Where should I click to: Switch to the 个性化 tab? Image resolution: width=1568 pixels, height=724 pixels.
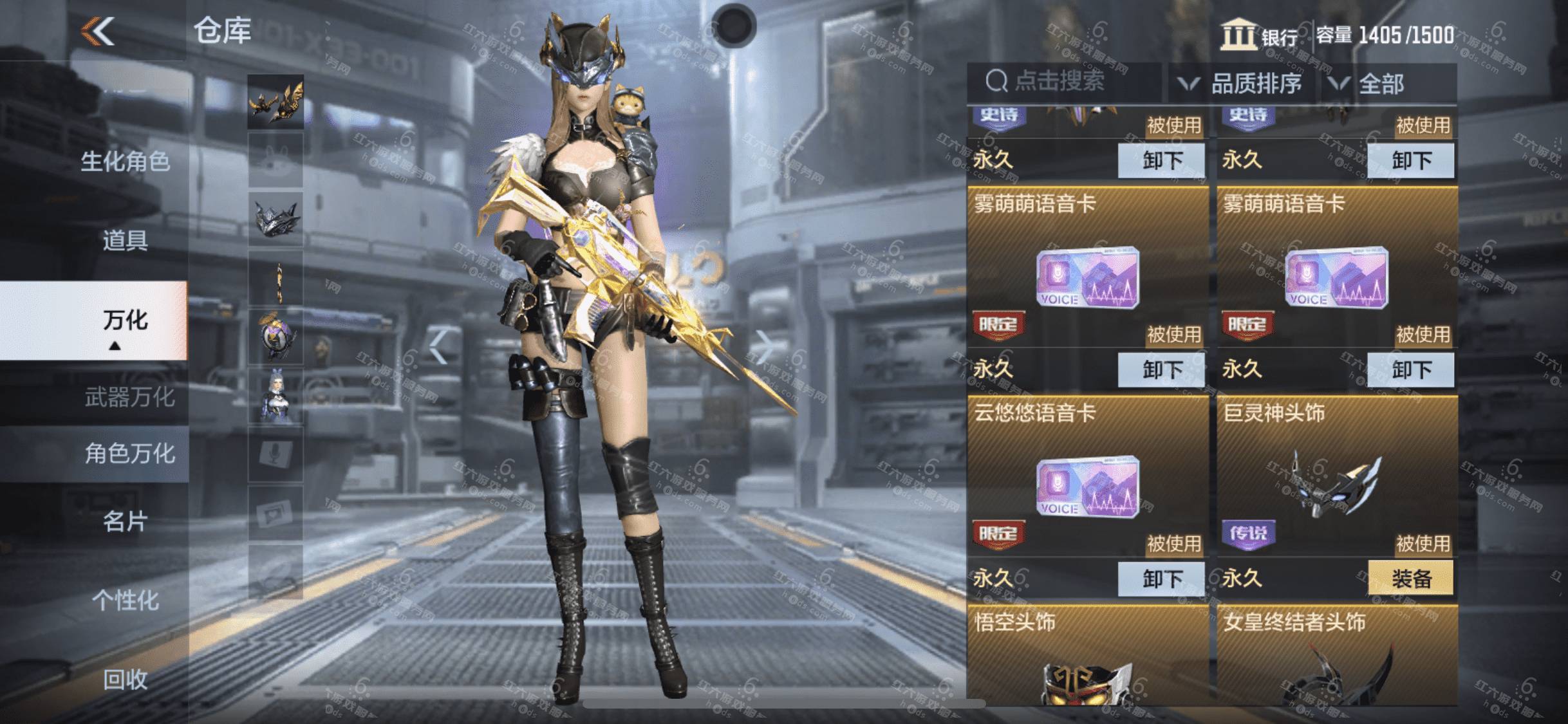point(125,600)
